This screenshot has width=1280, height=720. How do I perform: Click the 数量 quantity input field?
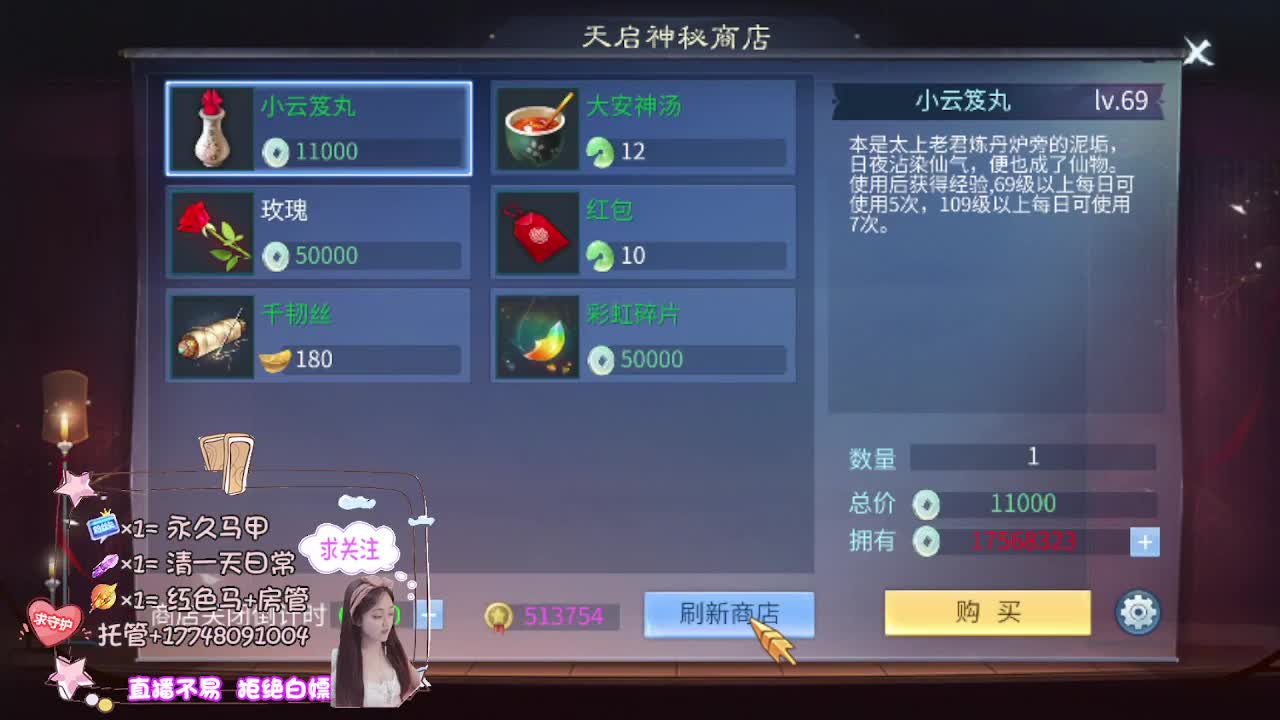coord(1033,456)
